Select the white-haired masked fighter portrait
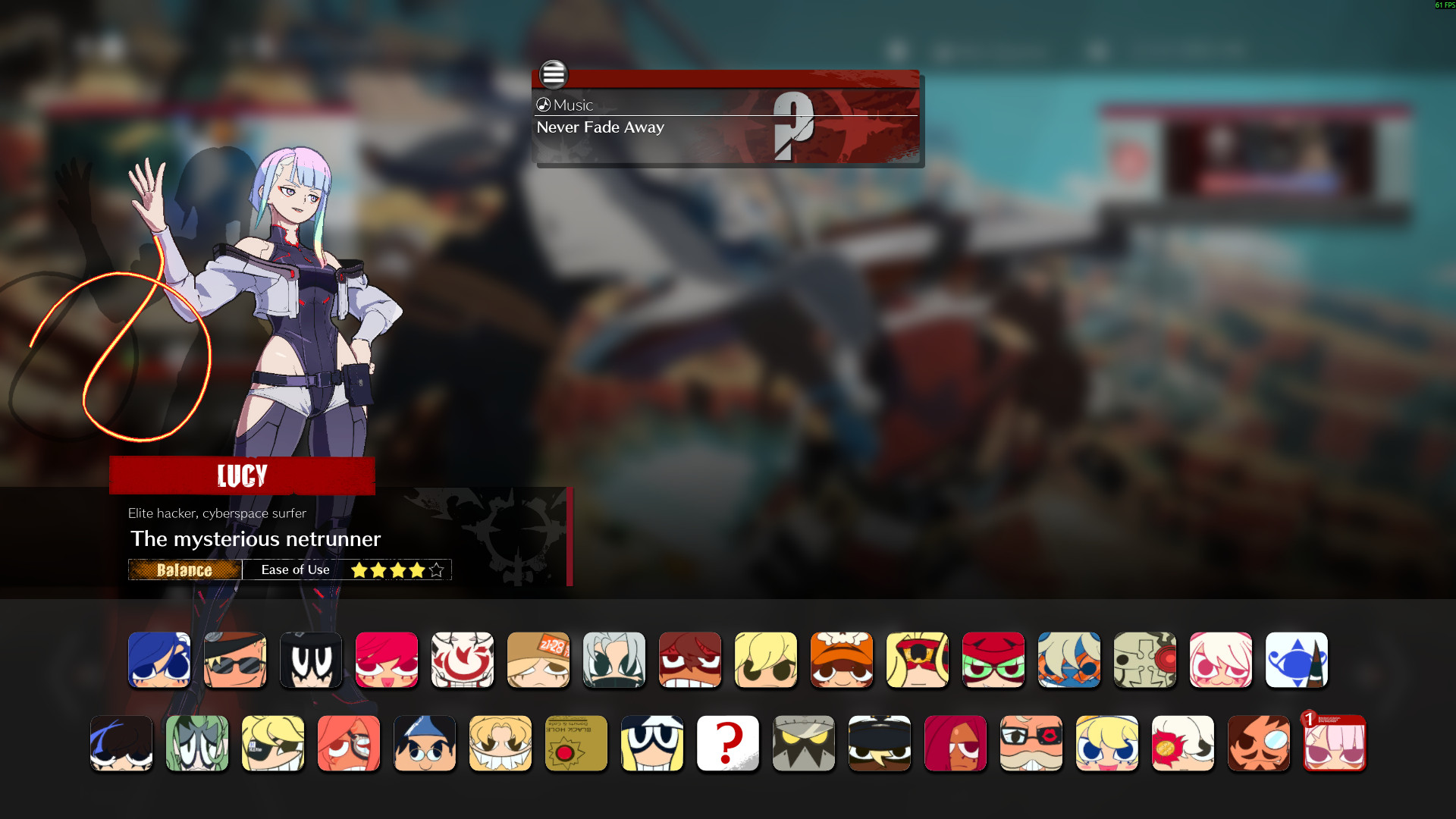 614,661
